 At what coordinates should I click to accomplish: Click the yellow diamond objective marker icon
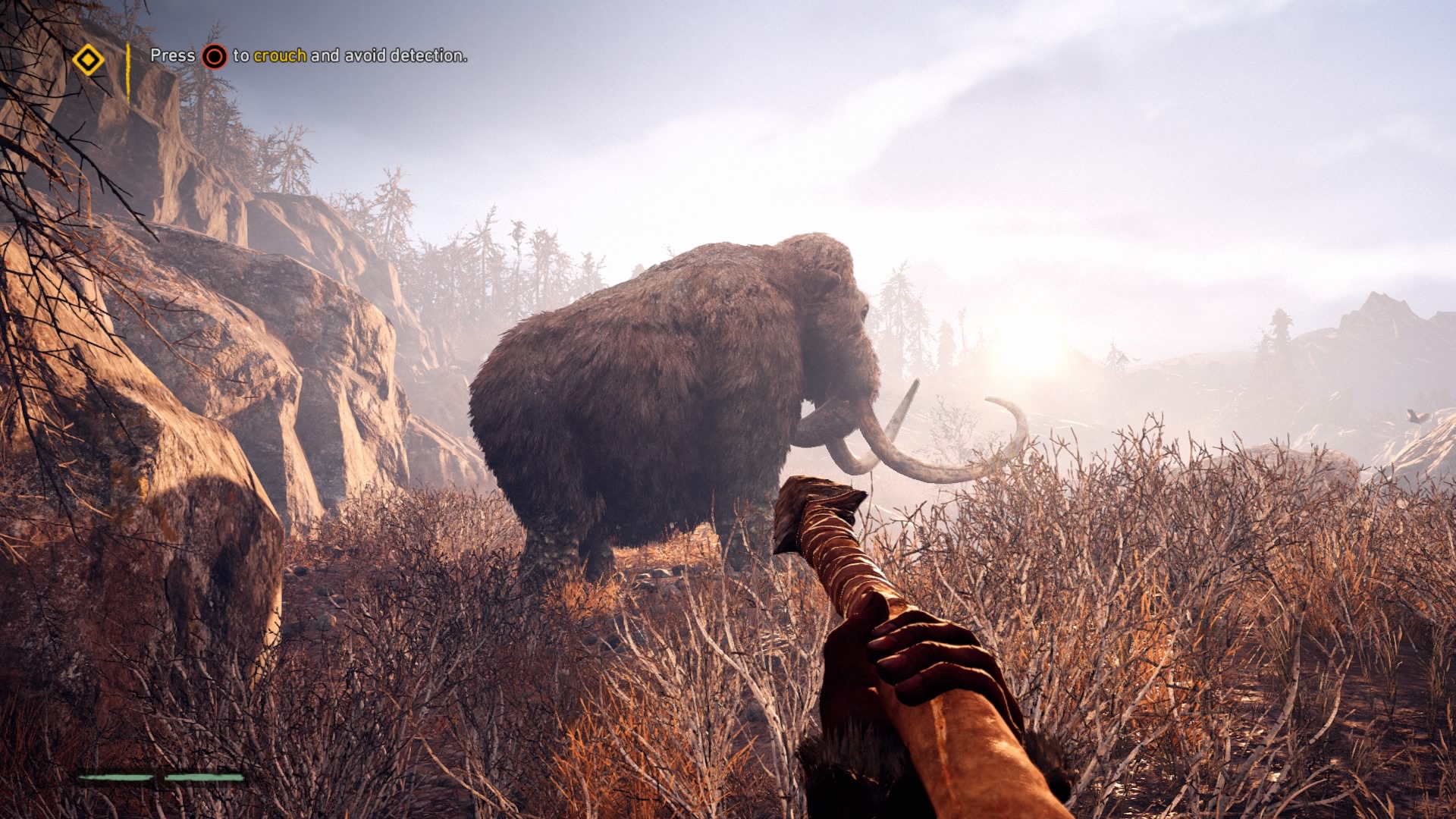[x=88, y=60]
